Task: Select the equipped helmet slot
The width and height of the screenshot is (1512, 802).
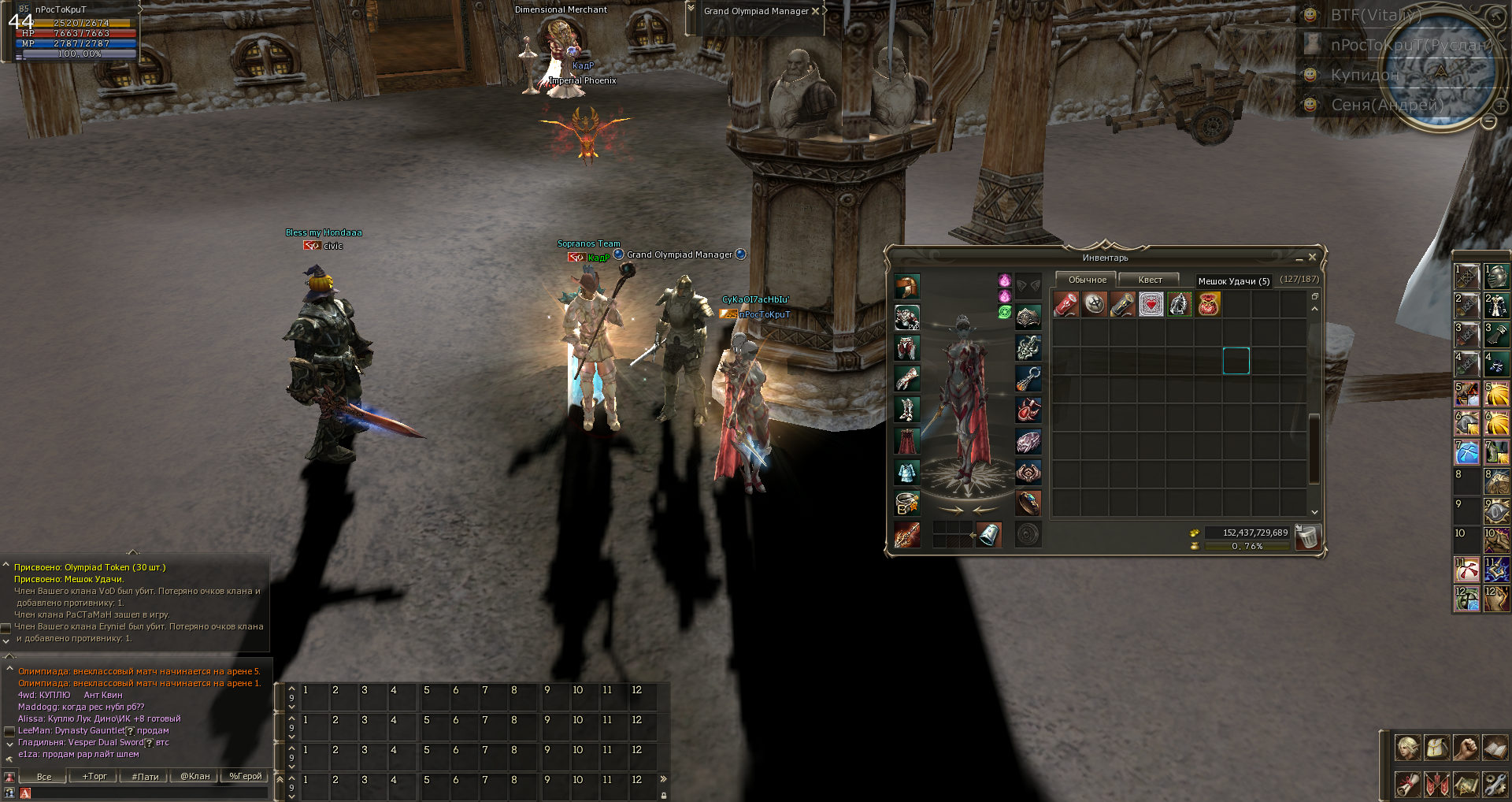Action: pyautogui.click(x=906, y=286)
